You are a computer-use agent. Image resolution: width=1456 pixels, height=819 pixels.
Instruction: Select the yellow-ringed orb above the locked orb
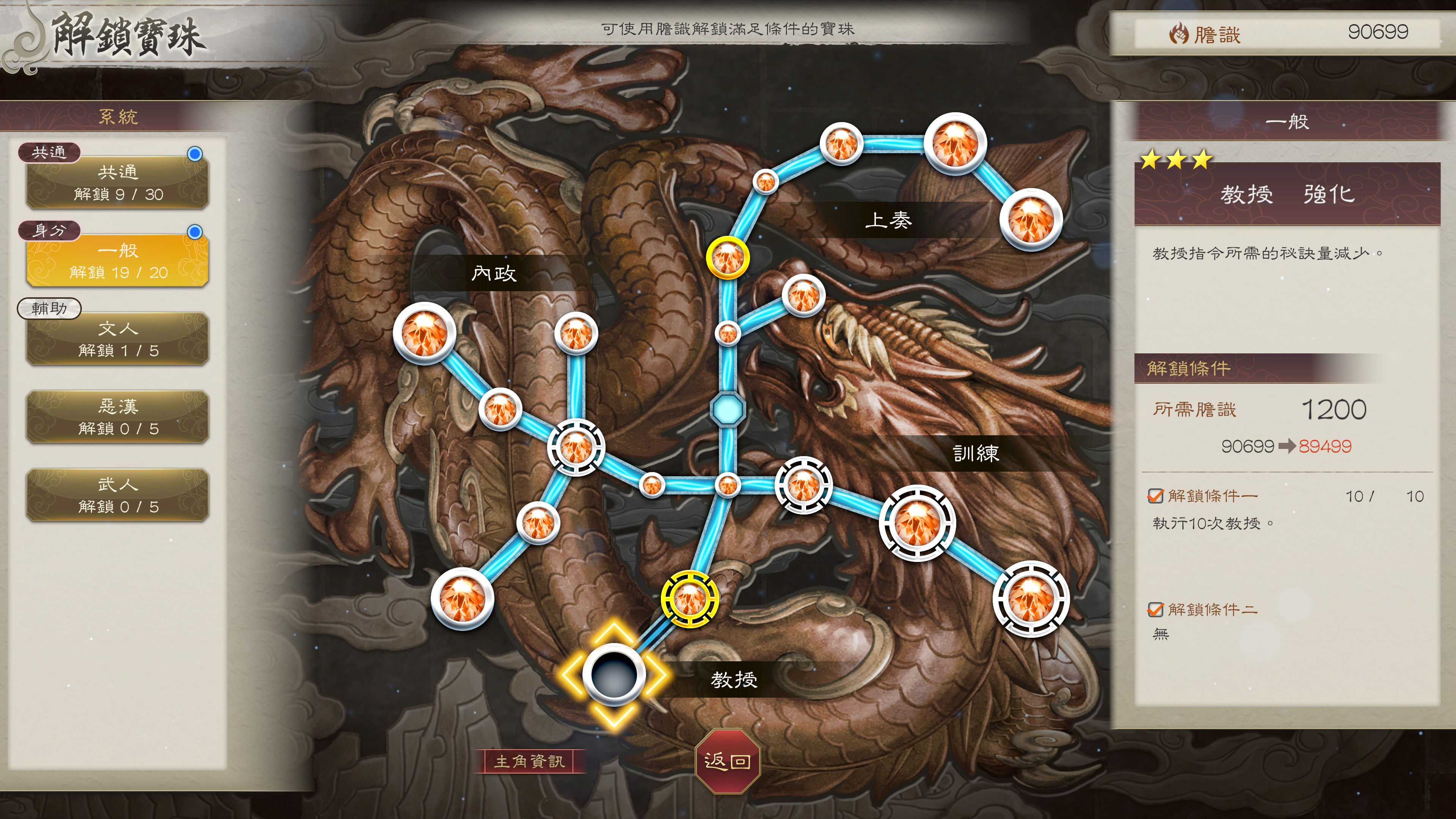pyautogui.click(x=690, y=599)
